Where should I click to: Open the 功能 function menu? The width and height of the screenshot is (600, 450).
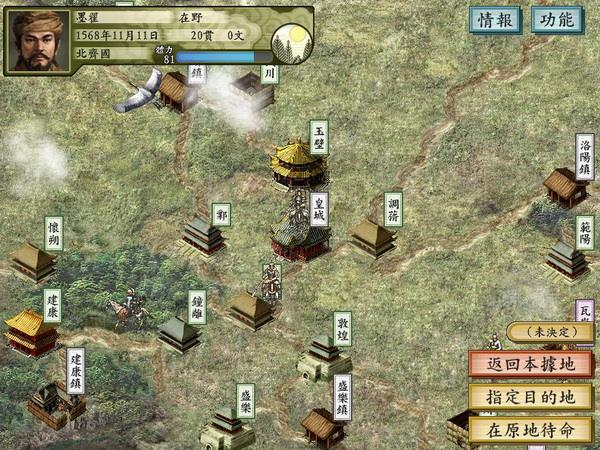point(556,20)
